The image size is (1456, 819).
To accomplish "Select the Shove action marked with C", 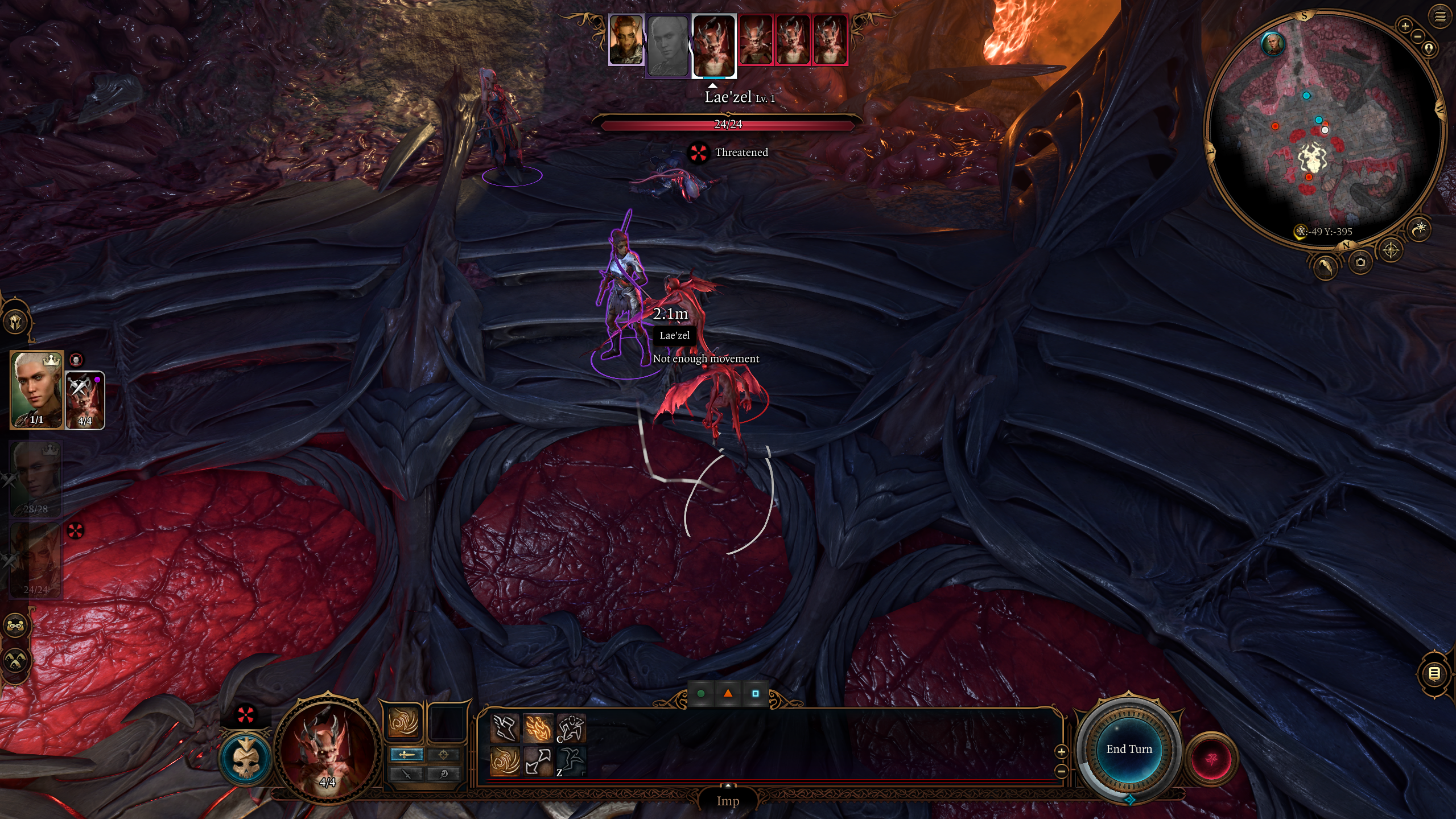I will tap(571, 729).
